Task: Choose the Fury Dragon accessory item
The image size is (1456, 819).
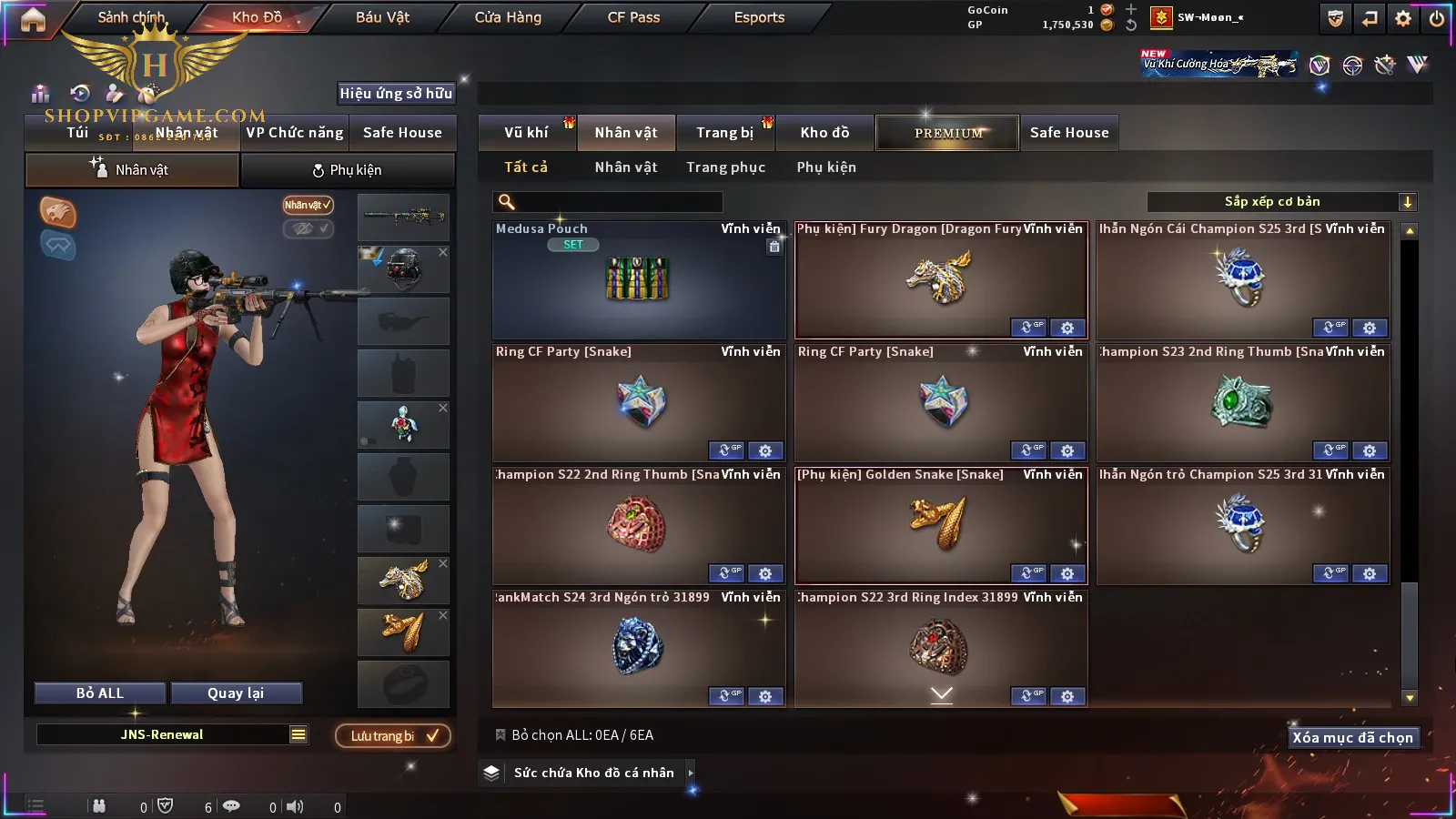Action: click(x=940, y=278)
